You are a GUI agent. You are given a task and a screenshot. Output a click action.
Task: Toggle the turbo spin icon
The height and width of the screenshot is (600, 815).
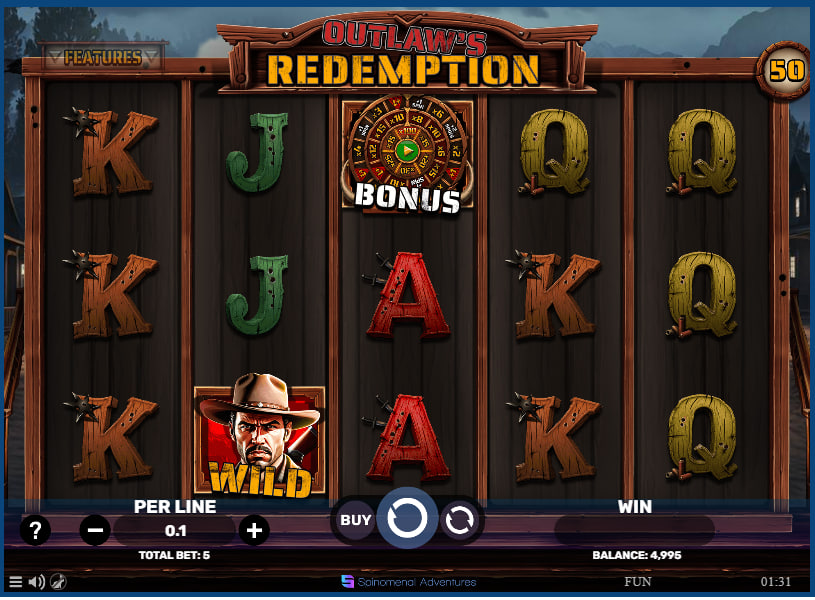pos(59,581)
